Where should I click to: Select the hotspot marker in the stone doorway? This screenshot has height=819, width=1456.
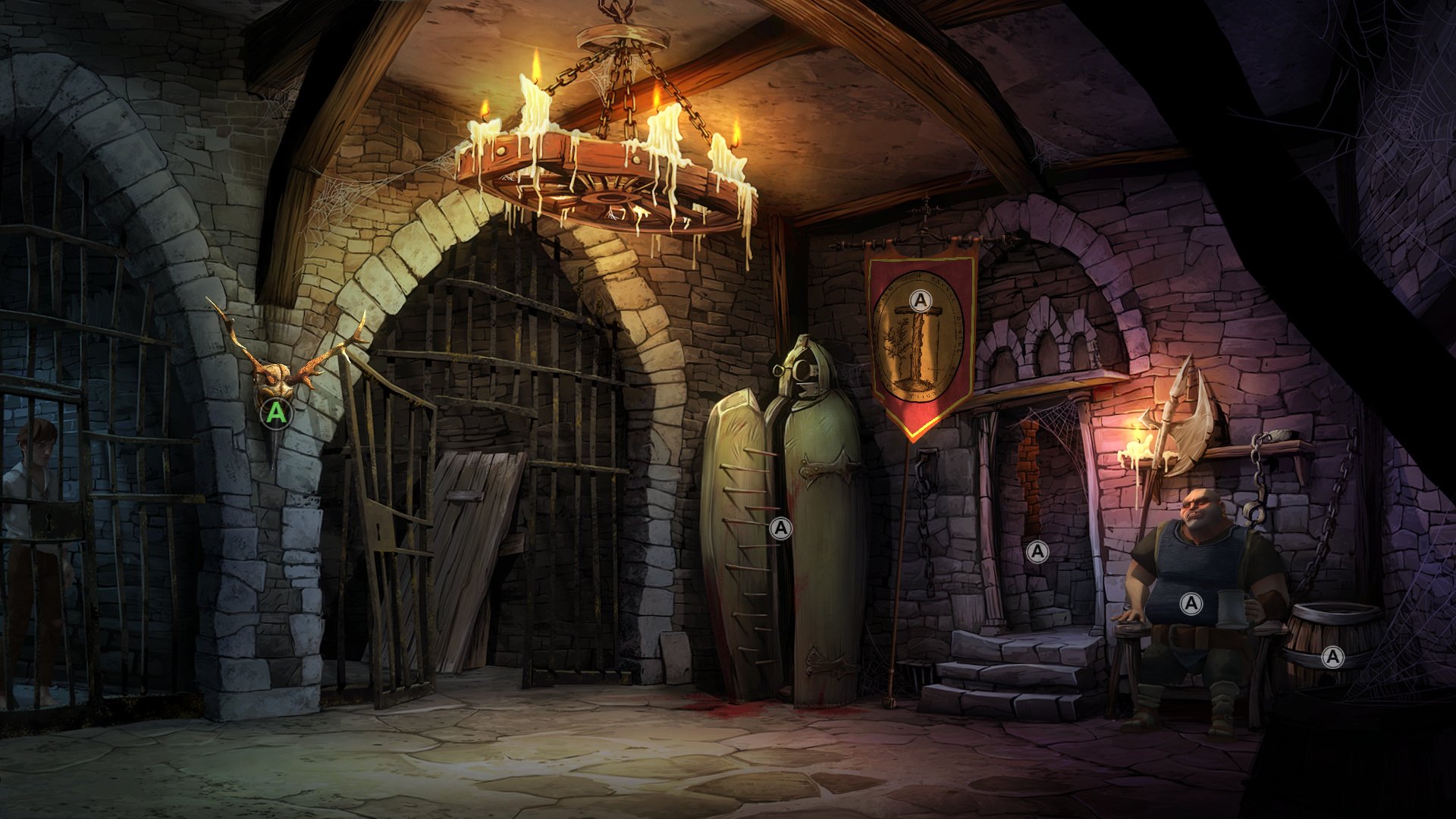coord(1037,551)
